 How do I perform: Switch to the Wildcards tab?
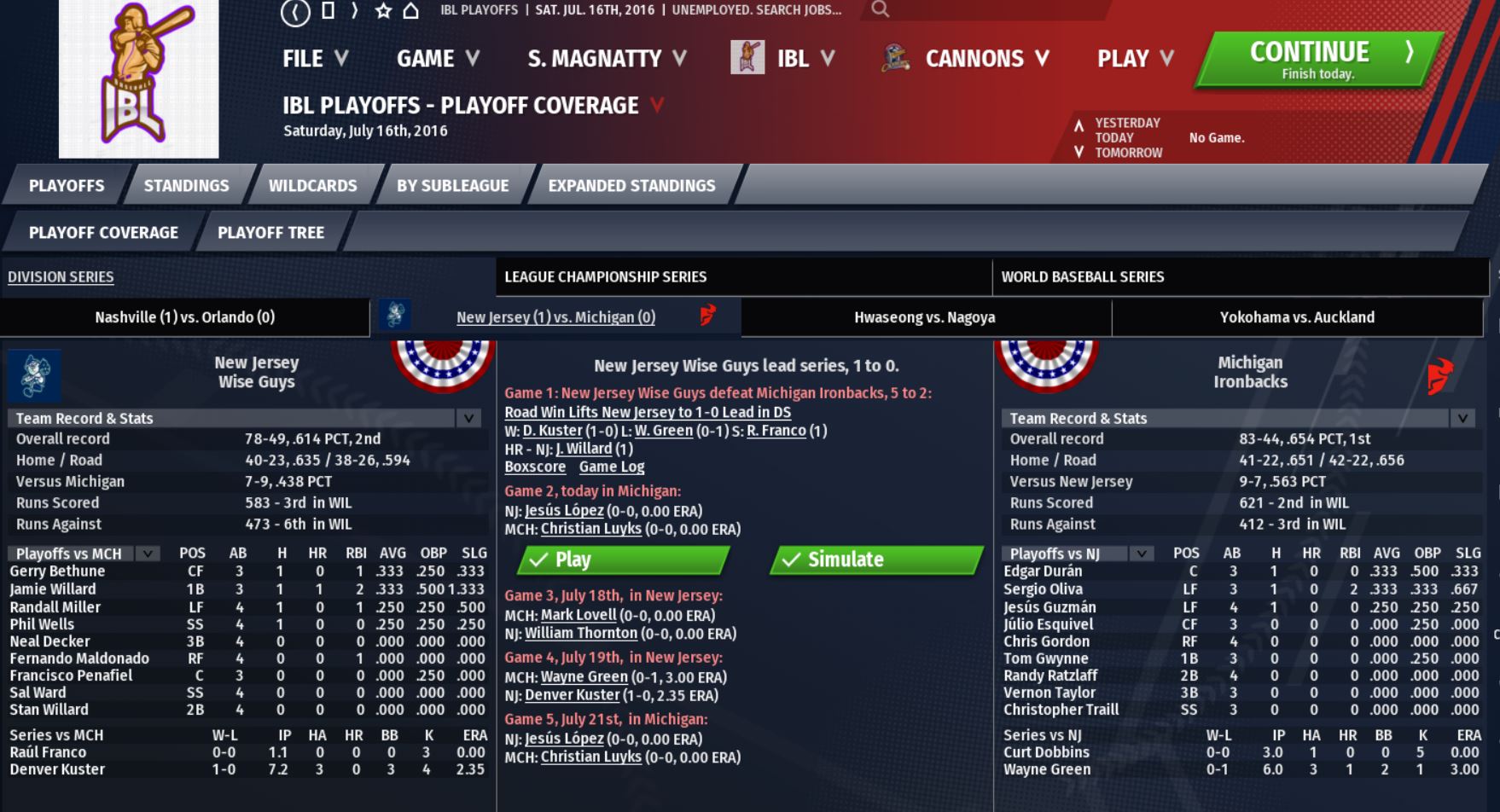tap(312, 186)
